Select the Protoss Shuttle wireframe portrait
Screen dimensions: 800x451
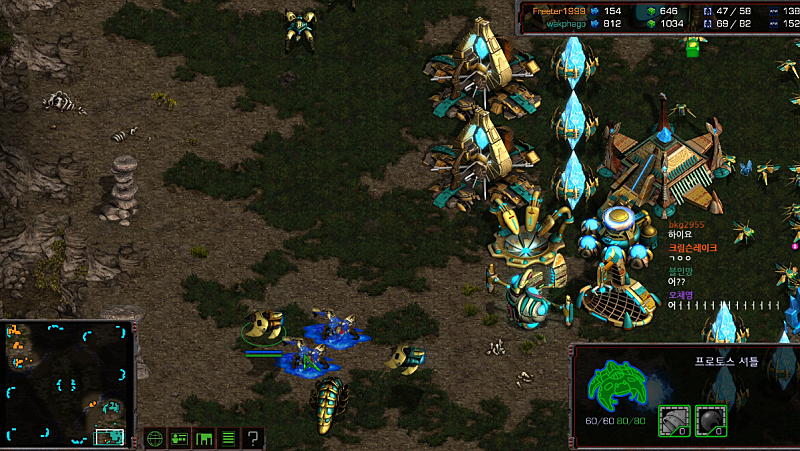coord(617,387)
